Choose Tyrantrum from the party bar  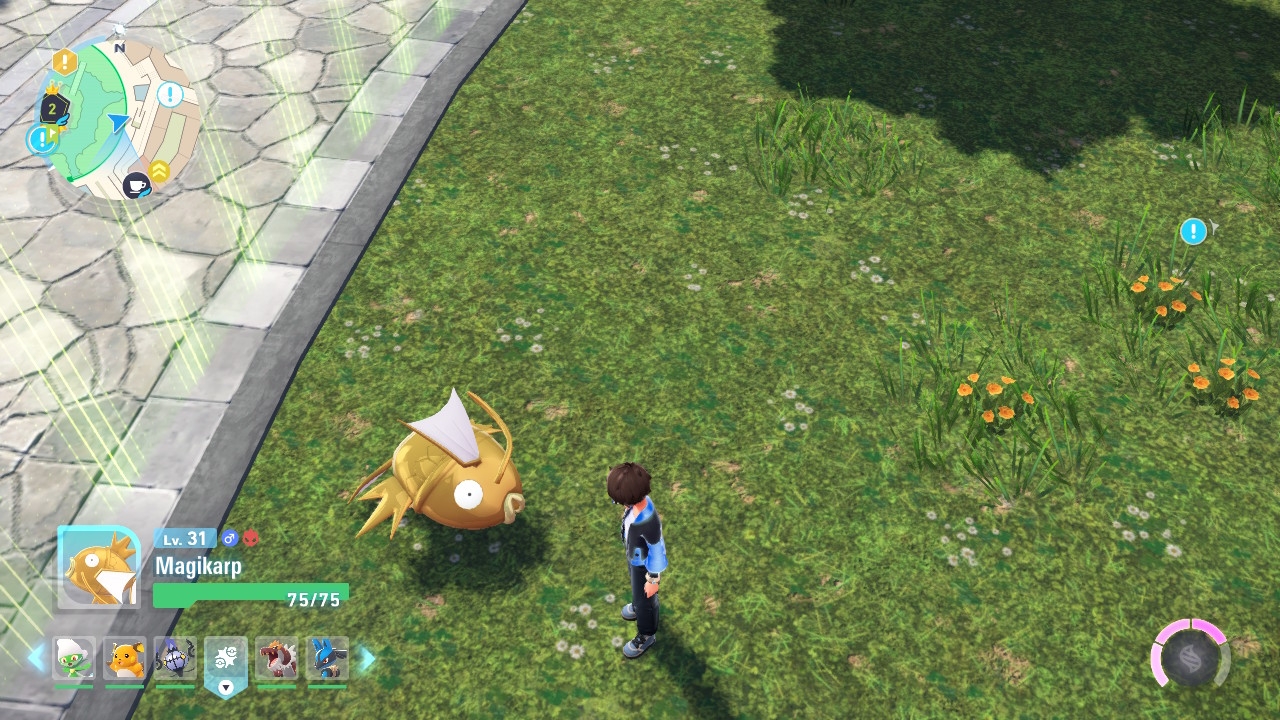pos(277,658)
